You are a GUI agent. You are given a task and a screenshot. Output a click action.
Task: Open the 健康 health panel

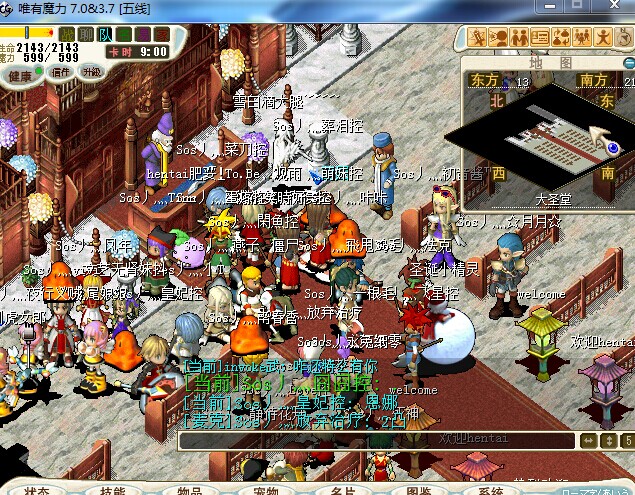click(x=20, y=74)
